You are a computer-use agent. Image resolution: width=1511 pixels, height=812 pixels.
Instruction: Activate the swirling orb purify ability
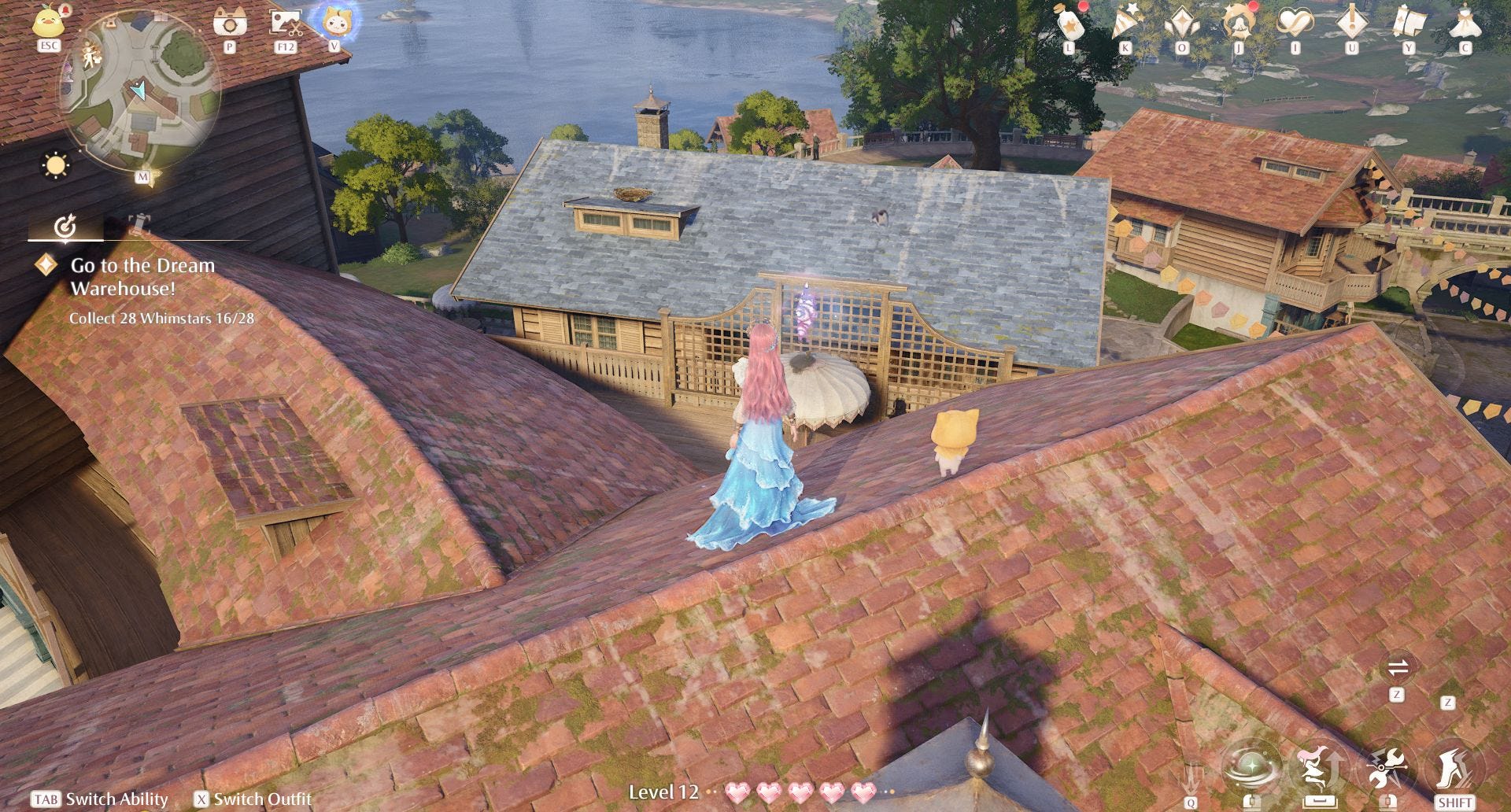coord(1251,766)
